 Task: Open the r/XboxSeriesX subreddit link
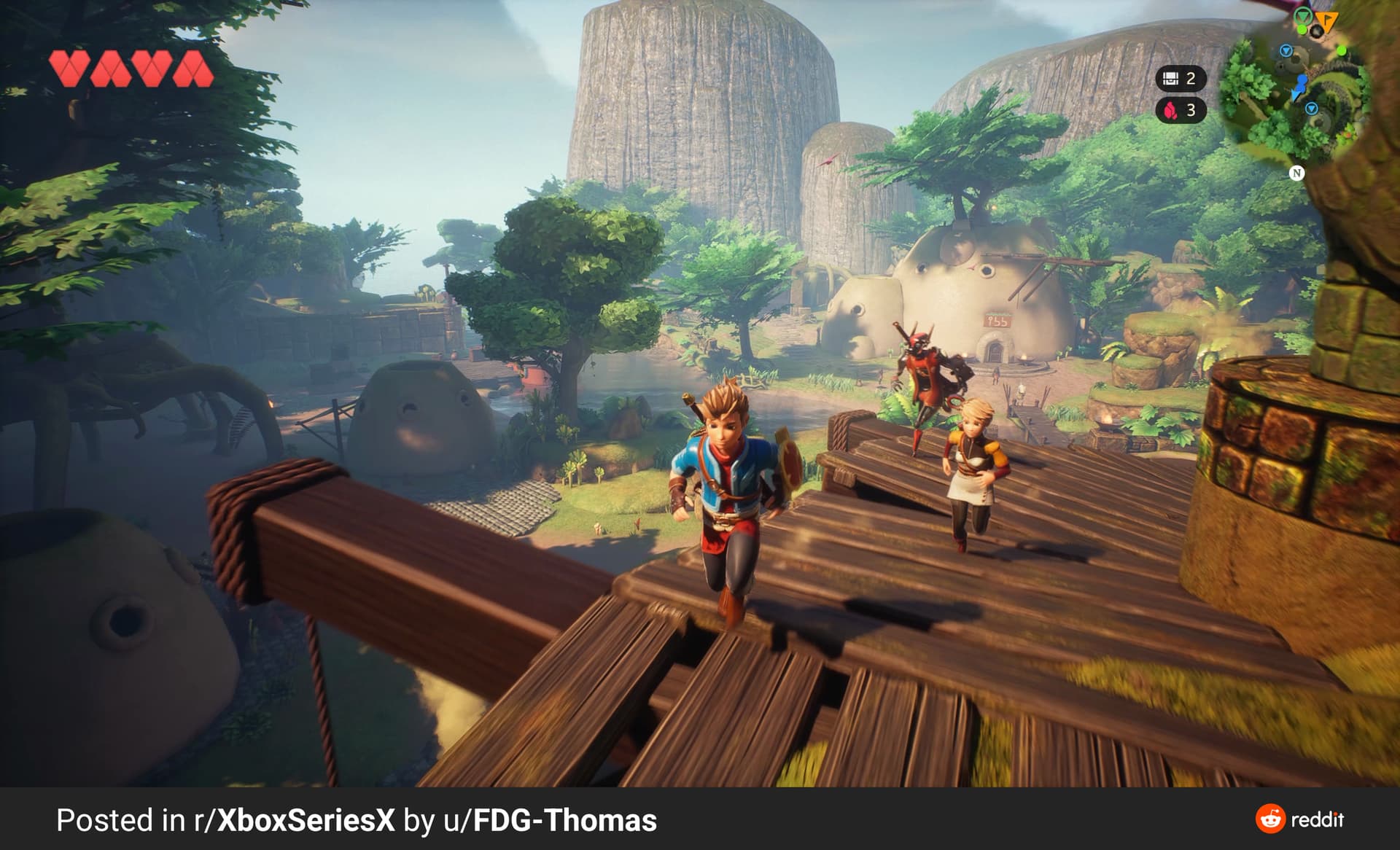point(294,821)
